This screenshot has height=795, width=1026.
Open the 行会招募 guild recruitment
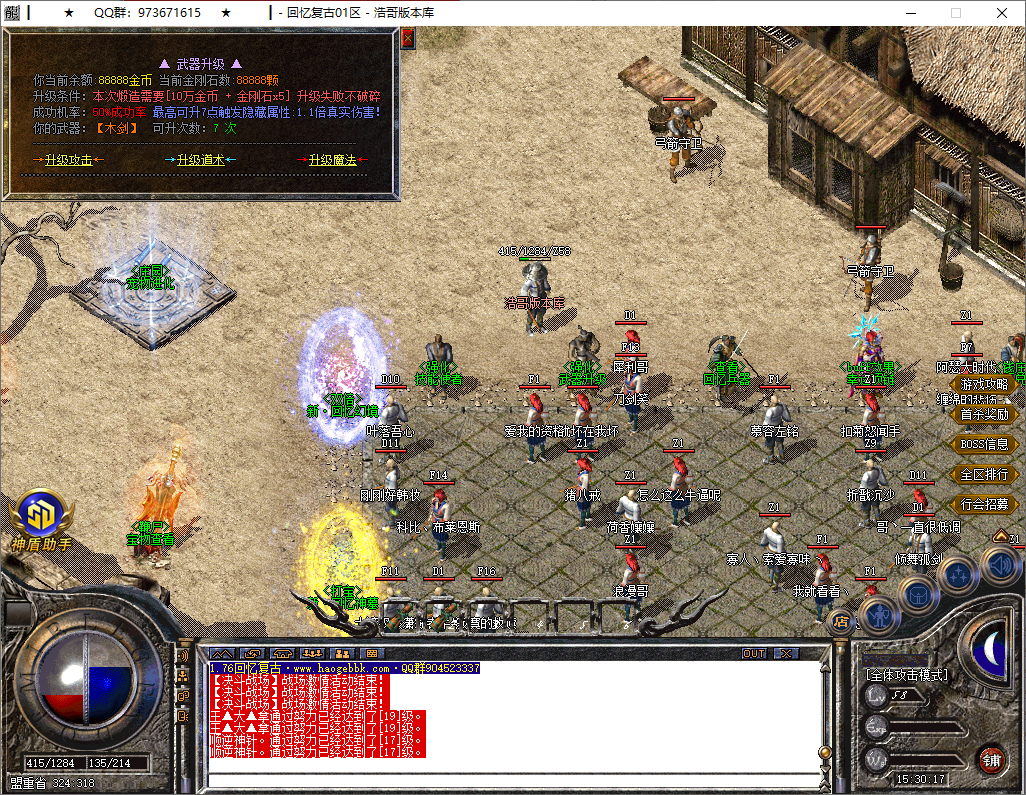pos(984,504)
